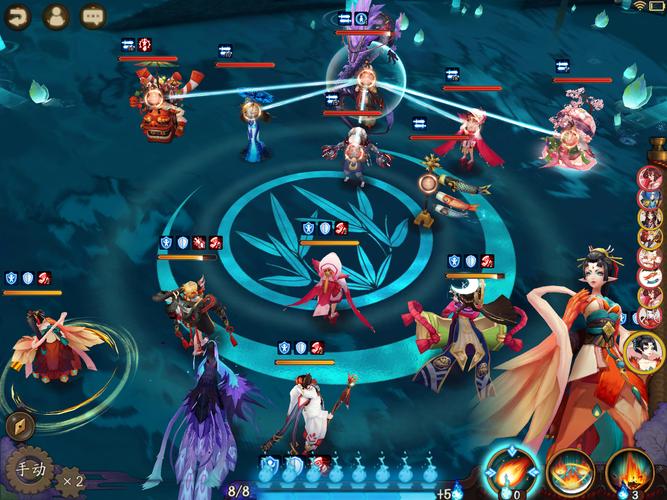667x500 pixels.
Task: Tap the compass marker button
Action: pyautogui.click(x=20, y=426)
